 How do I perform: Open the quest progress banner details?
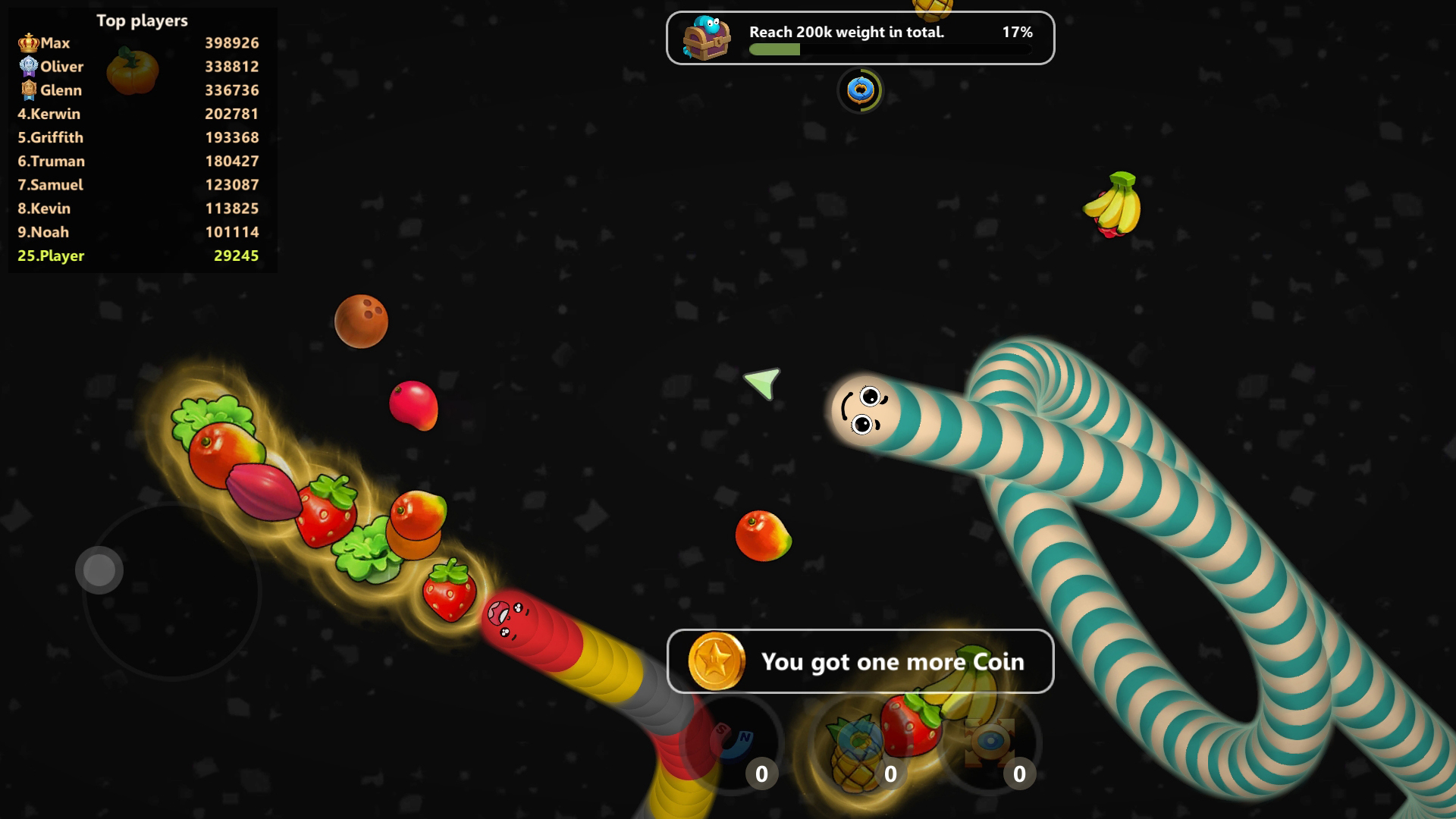coord(860,38)
